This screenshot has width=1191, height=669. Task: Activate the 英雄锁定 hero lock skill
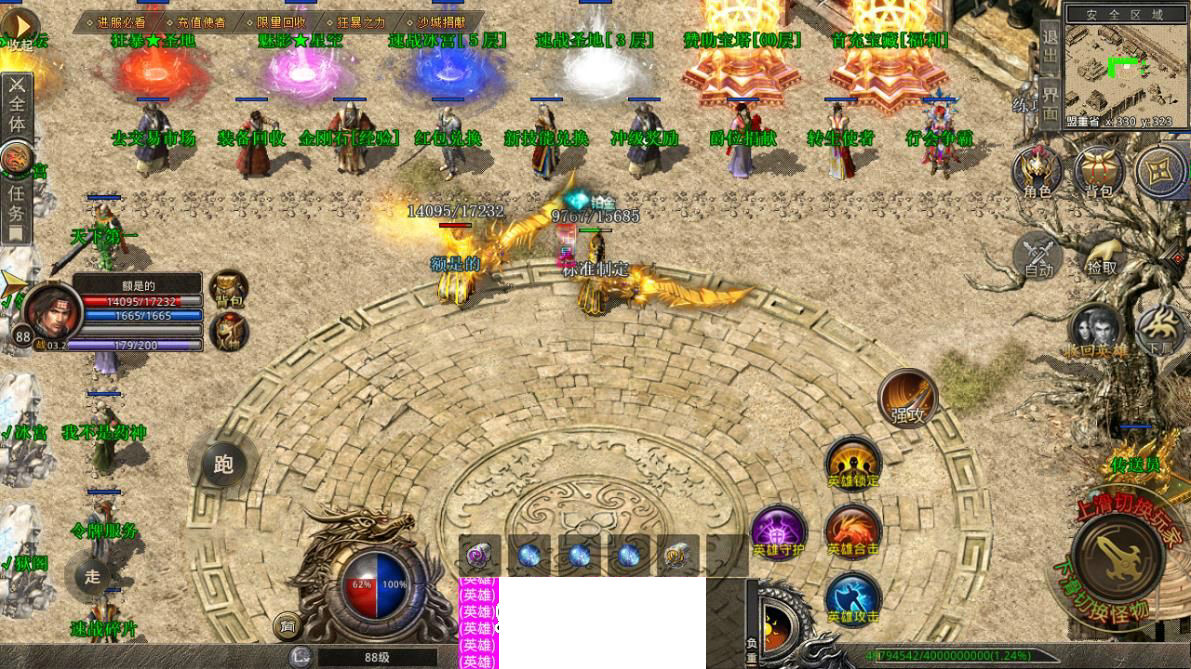pos(853,464)
